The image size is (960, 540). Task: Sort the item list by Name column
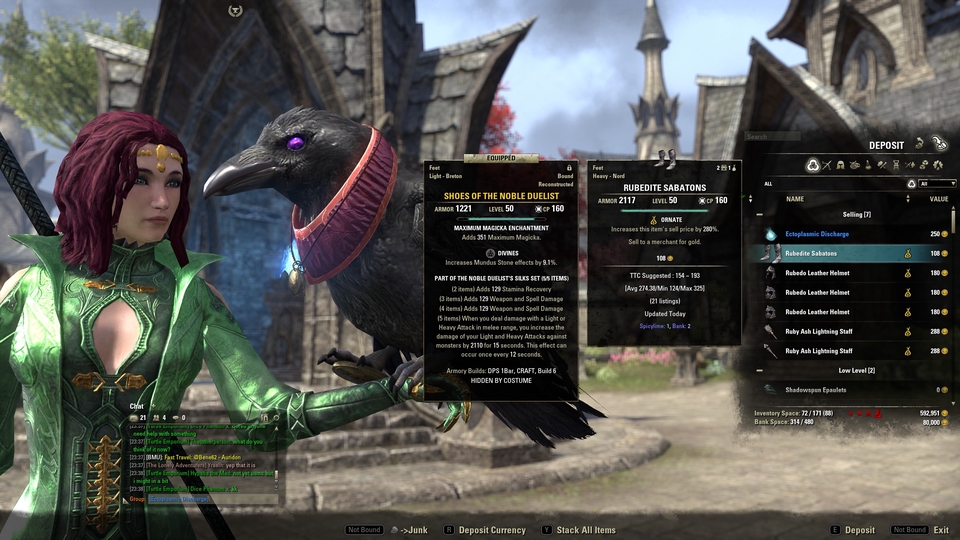point(795,199)
